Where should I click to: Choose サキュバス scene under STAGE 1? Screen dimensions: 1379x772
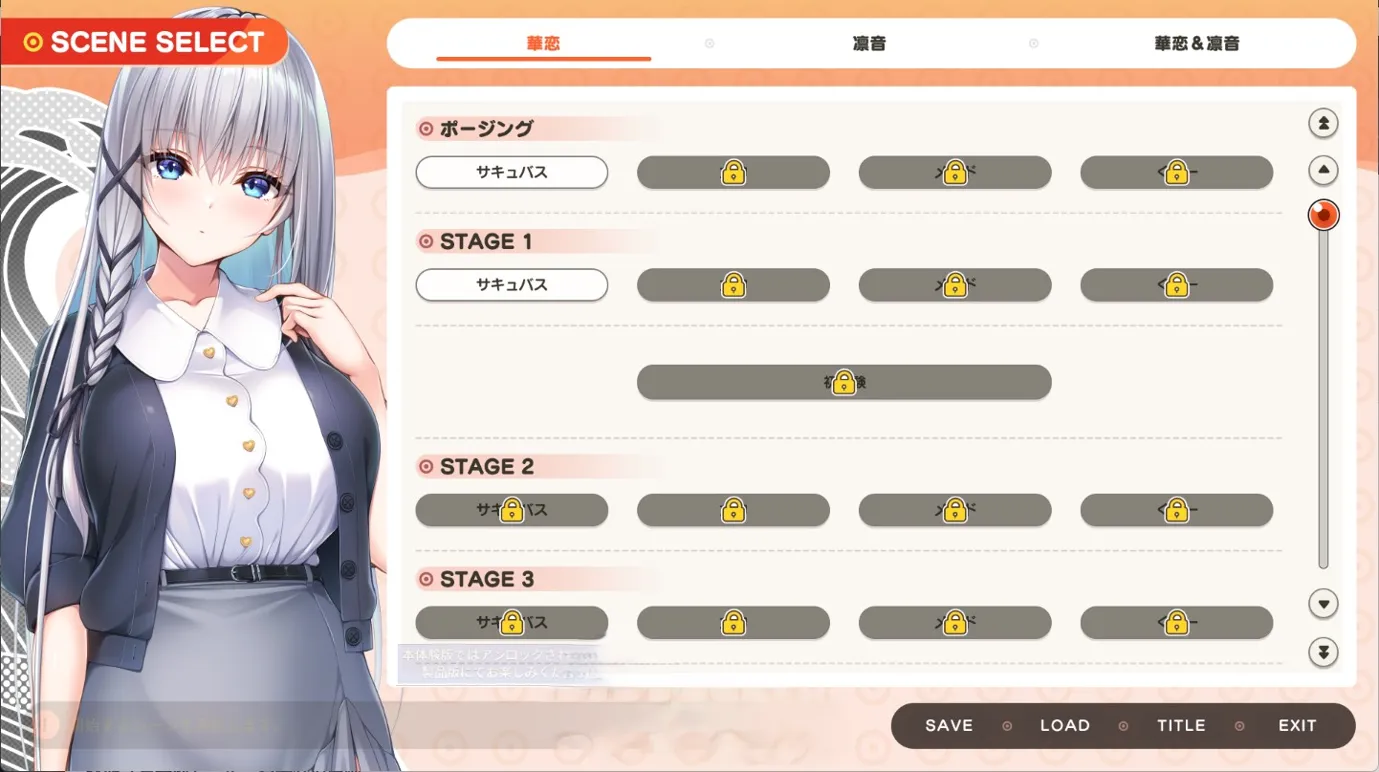[x=511, y=285]
